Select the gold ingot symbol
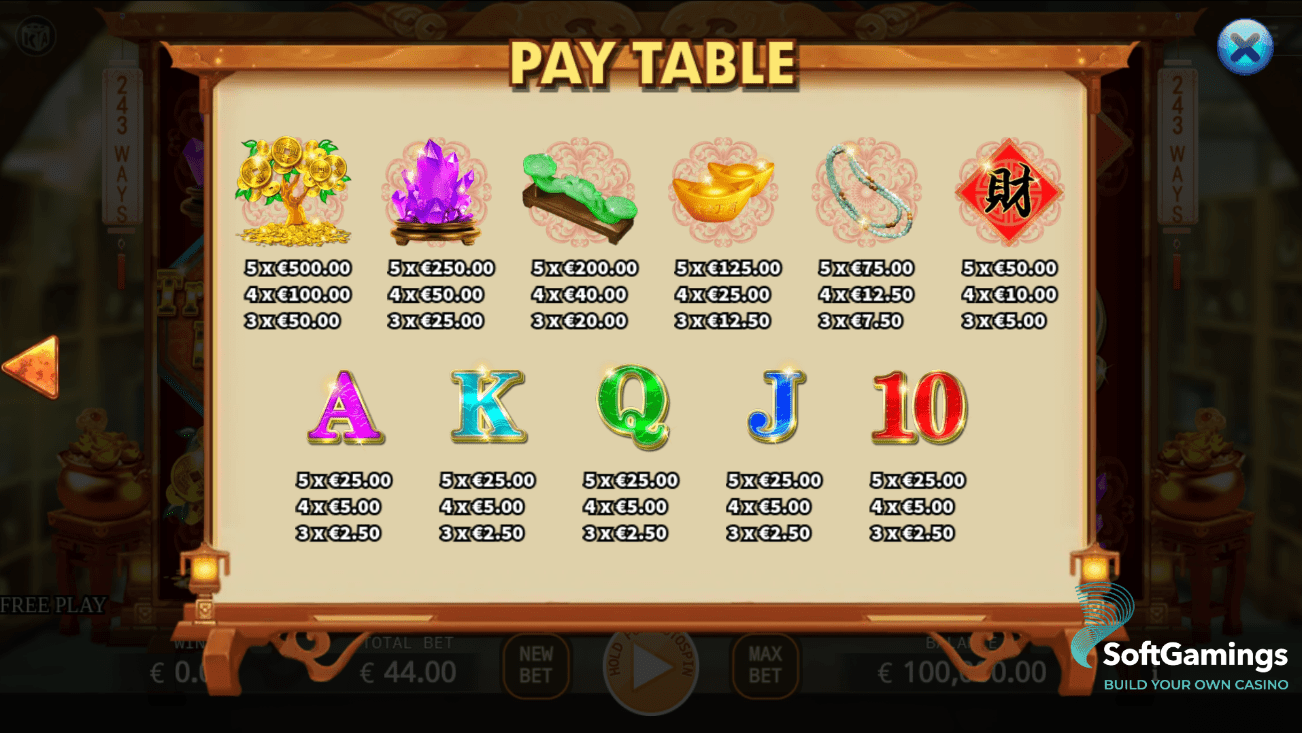 click(x=722, y=190)
